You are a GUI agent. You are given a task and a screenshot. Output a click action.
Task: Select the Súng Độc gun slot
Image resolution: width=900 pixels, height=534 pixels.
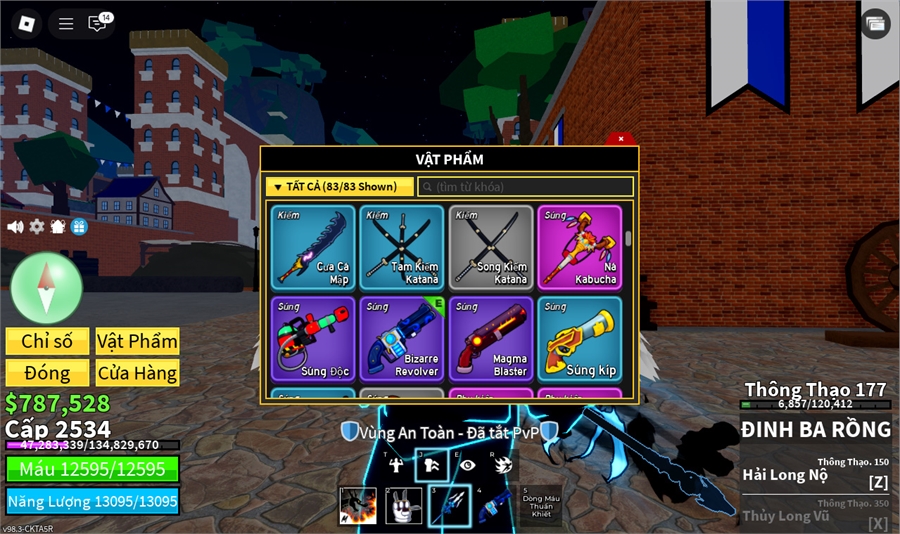(313, 339)
